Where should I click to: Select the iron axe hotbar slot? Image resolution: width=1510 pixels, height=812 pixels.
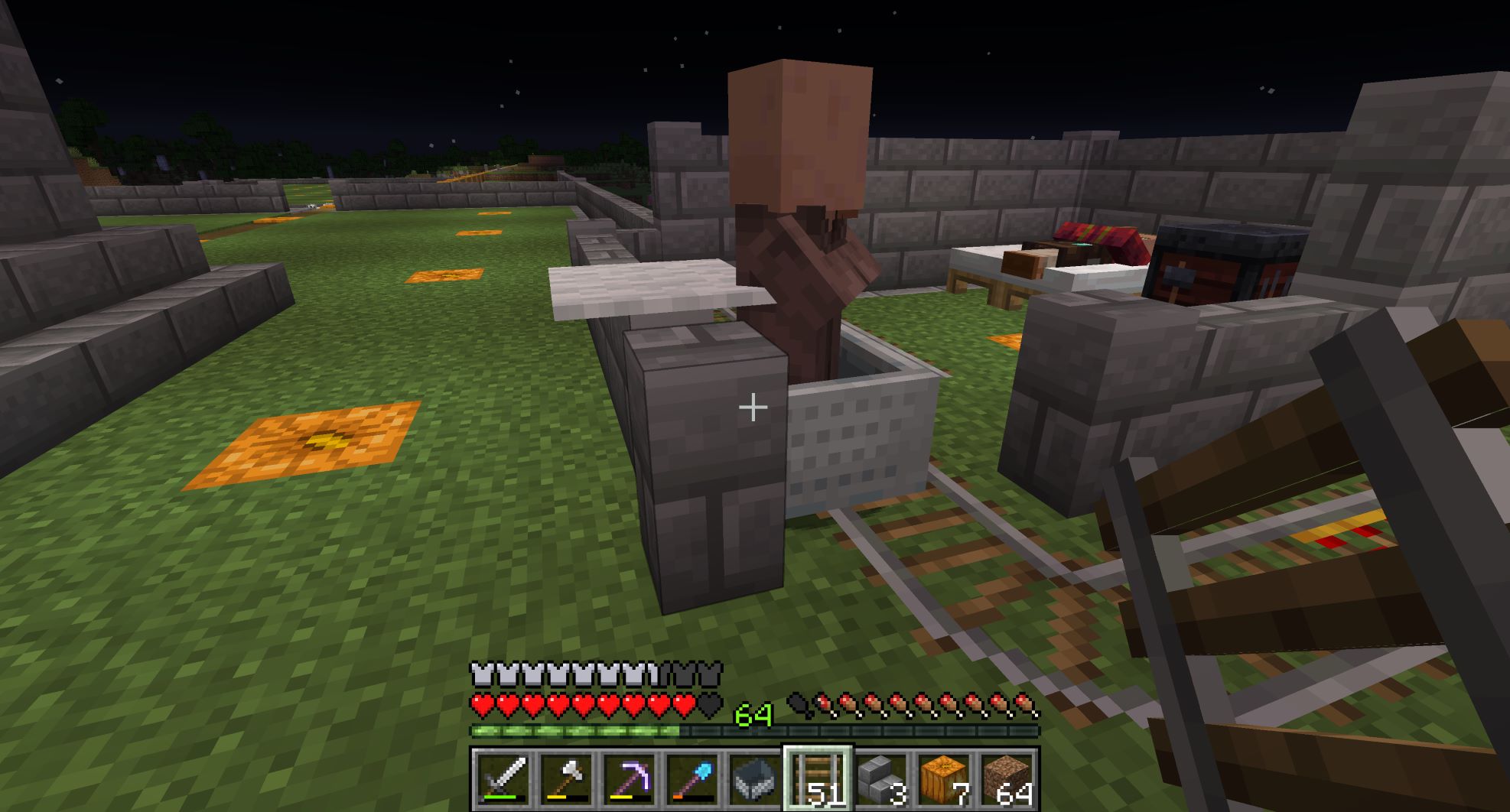pyautogui.click(x=566, y=779)
